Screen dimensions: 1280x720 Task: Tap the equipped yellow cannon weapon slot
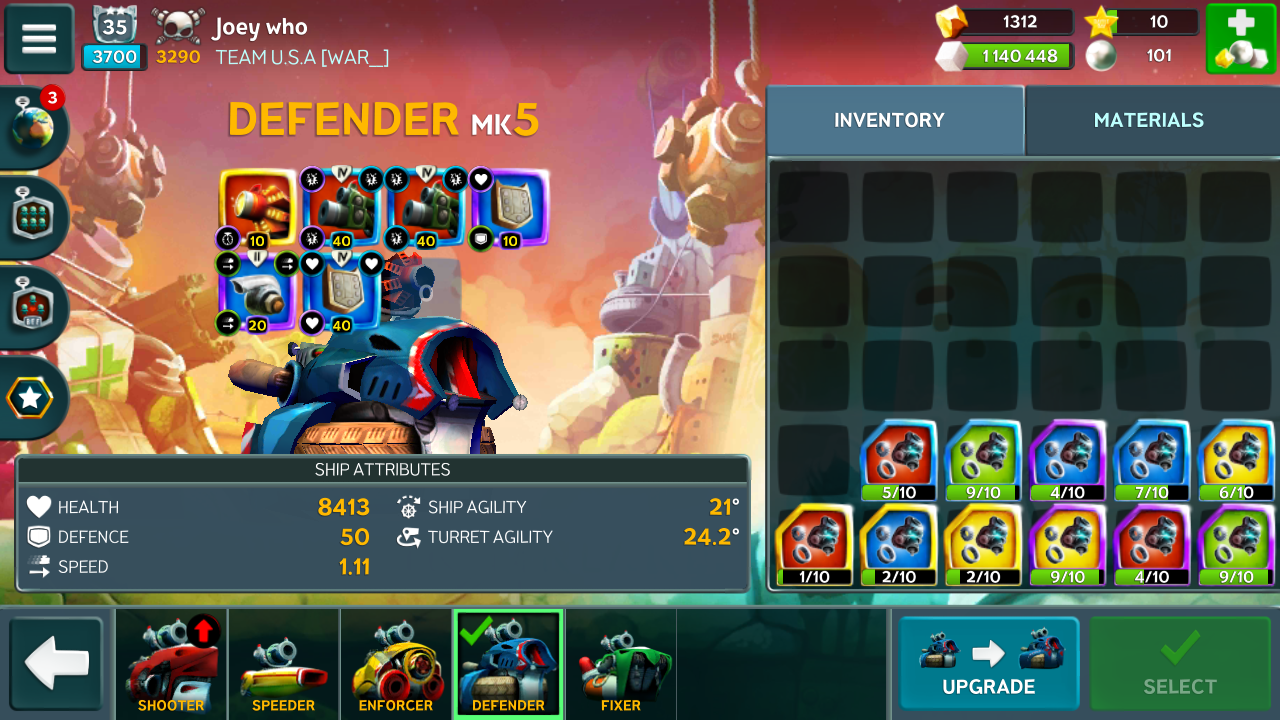(x=258, y=208)
